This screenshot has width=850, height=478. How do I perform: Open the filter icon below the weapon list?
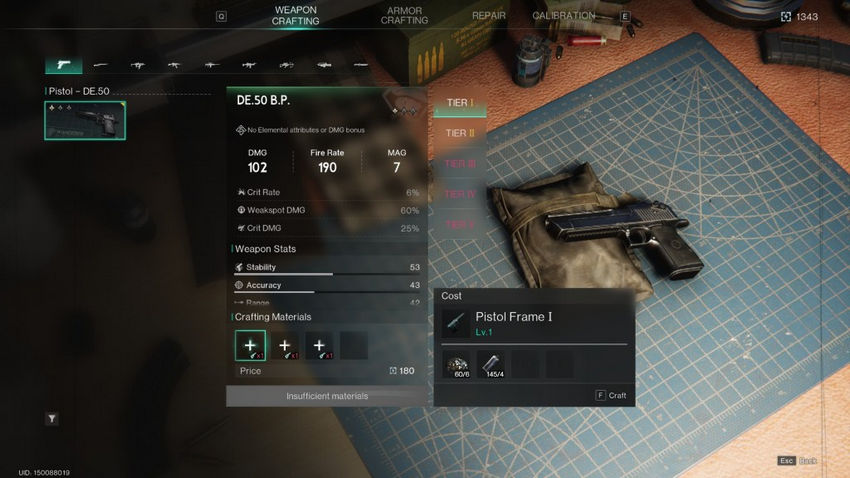[x=52, y=419]
